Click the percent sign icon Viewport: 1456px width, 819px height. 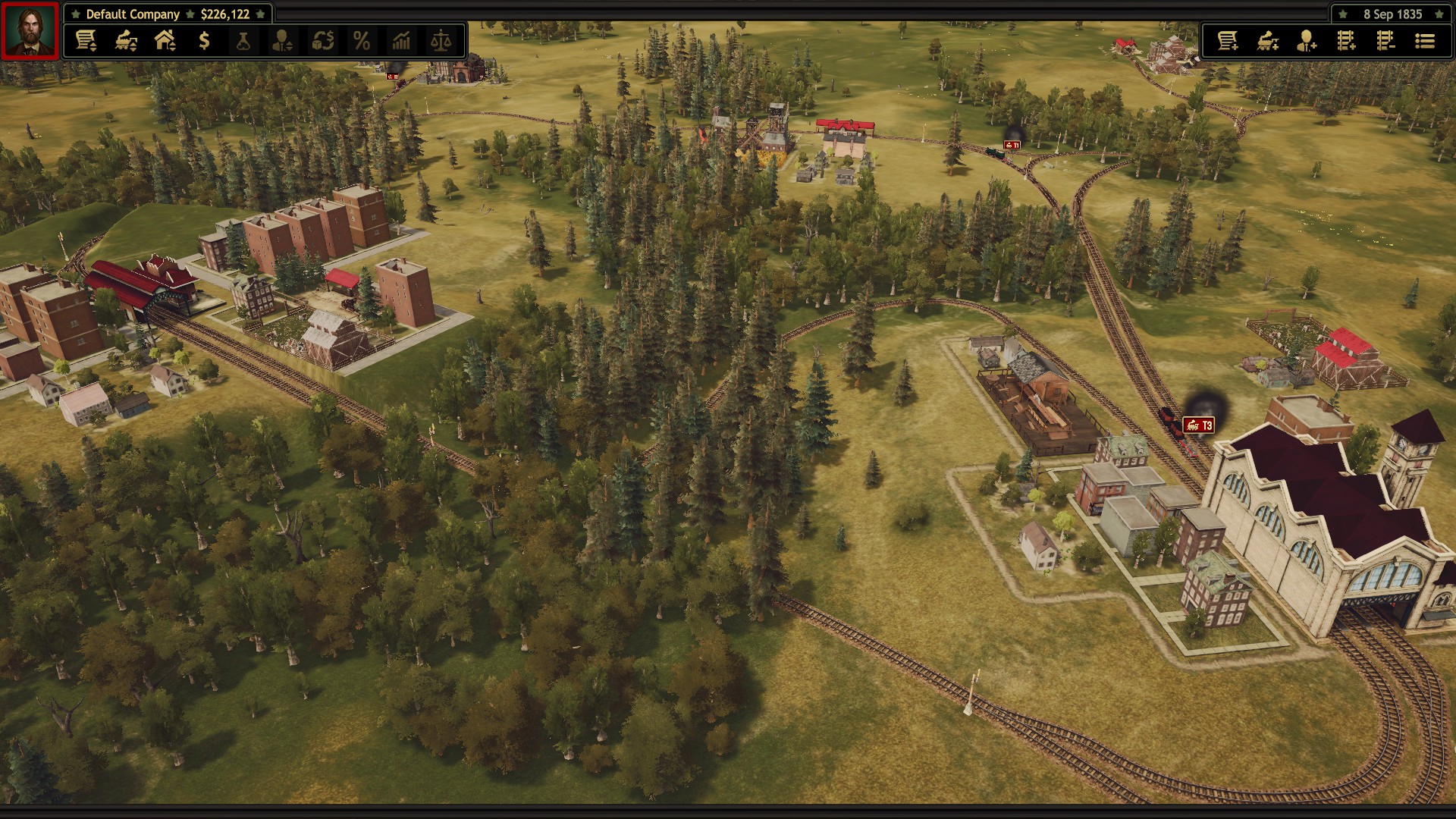coord(362,41)
